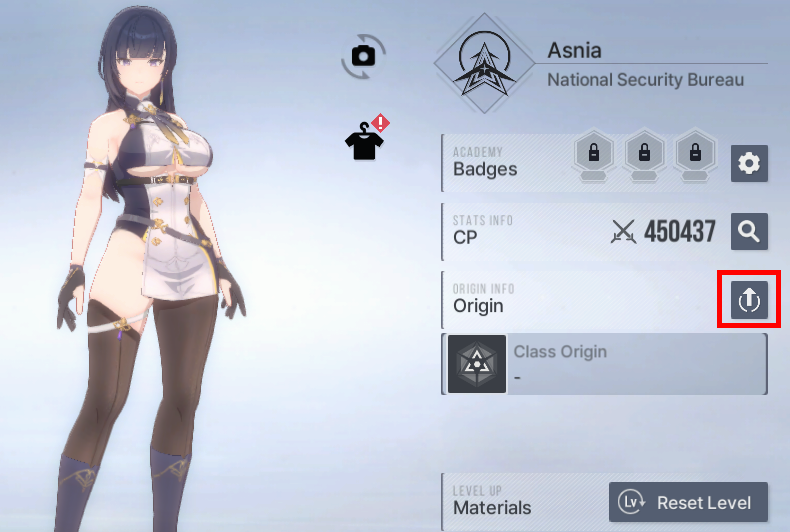Open the camera rotate view icon
The height and width of the screenshot is (532, 790).
(x=363, y=57)
